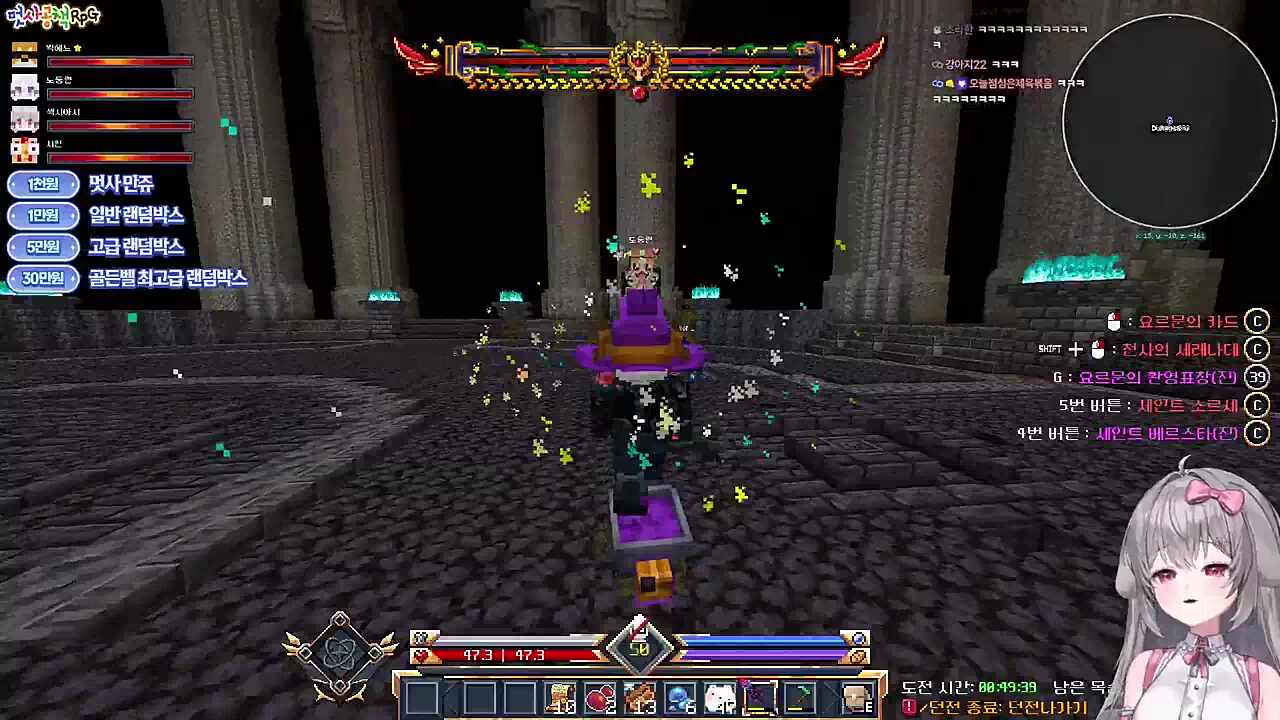Pick the white bear item slot

pyautogui.click(x=719, y=697)
